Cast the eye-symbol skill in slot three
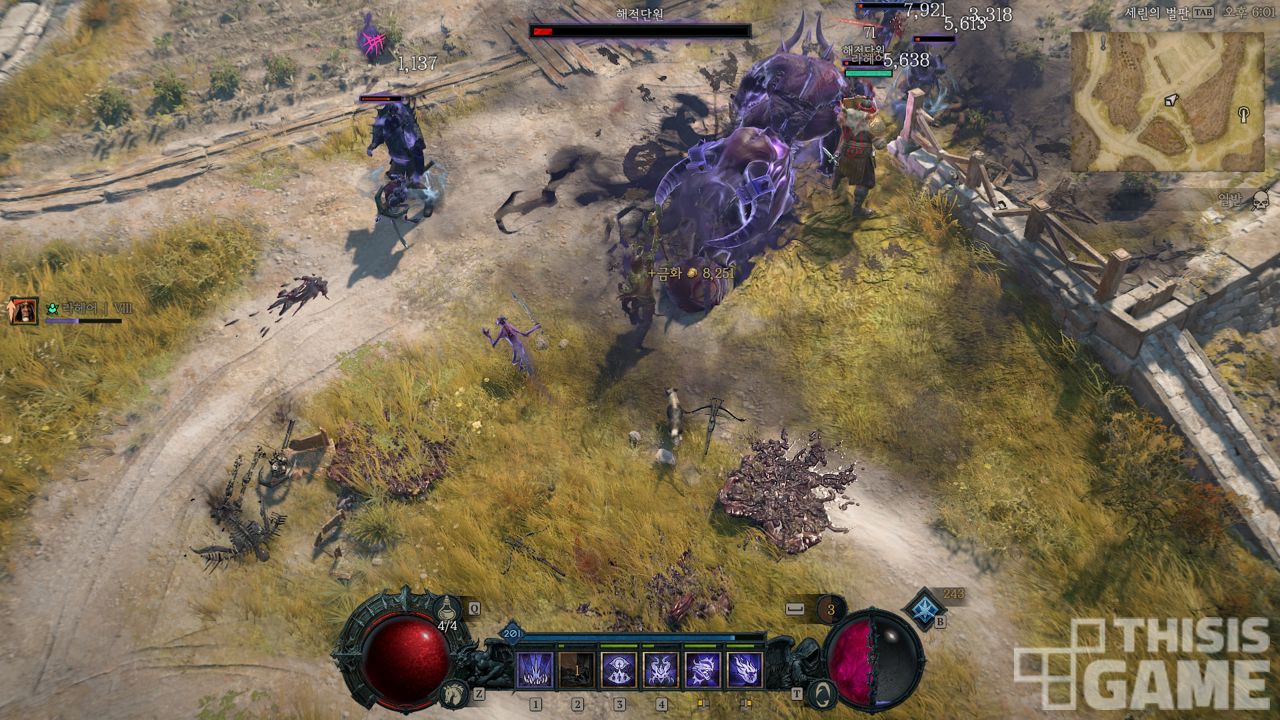 point(619,669)
